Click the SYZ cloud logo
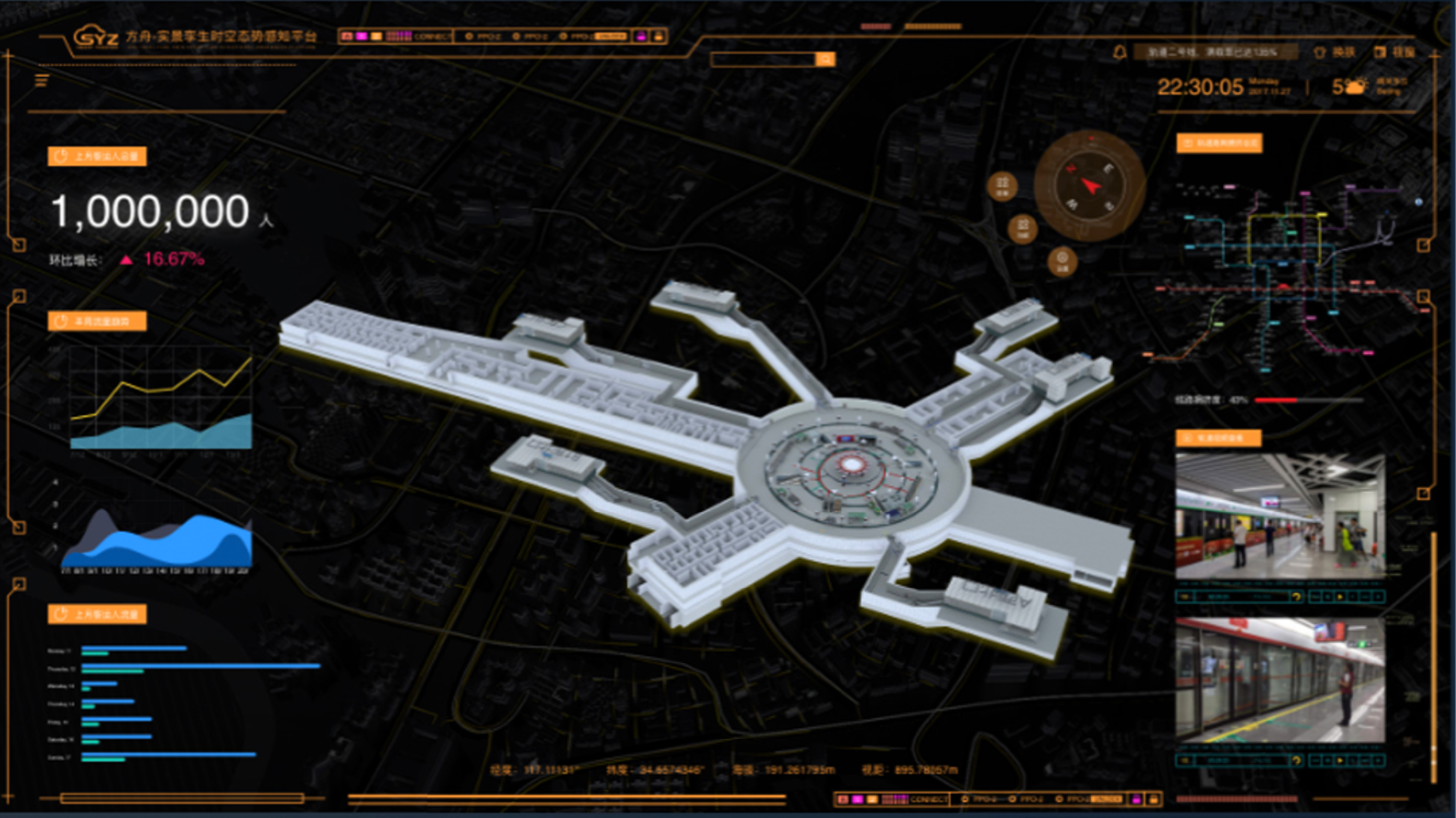Screen dimensions: 1456x818 pyautogui.click(x=95, y=38)
